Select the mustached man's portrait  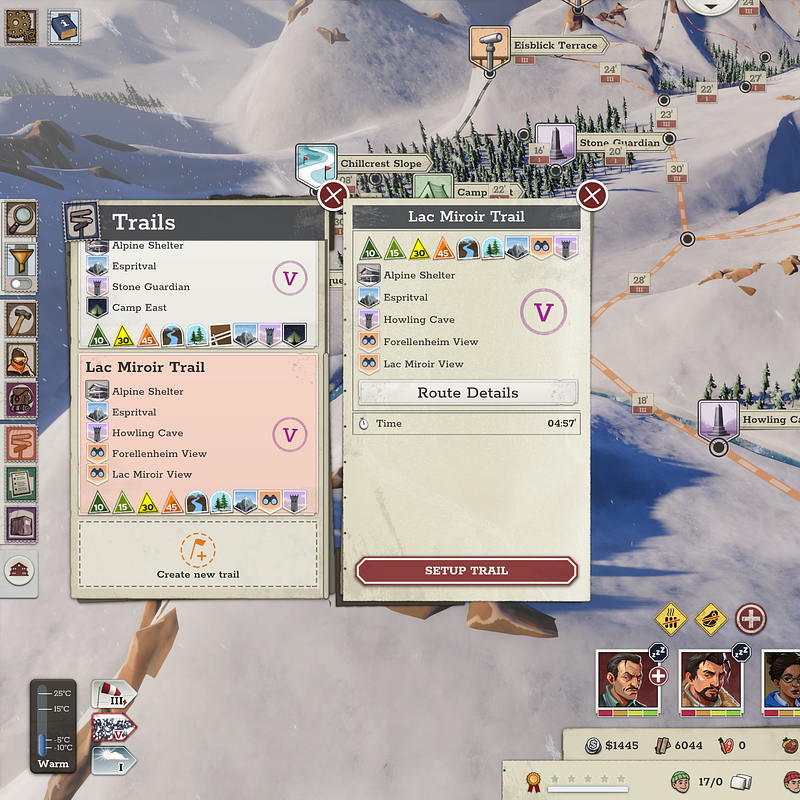click(626, 681)
